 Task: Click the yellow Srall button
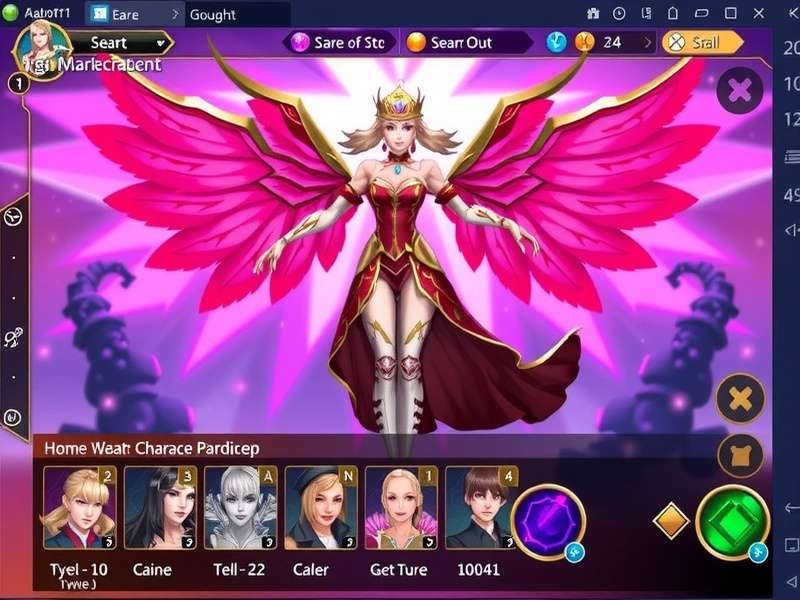(x=706, y=43)
